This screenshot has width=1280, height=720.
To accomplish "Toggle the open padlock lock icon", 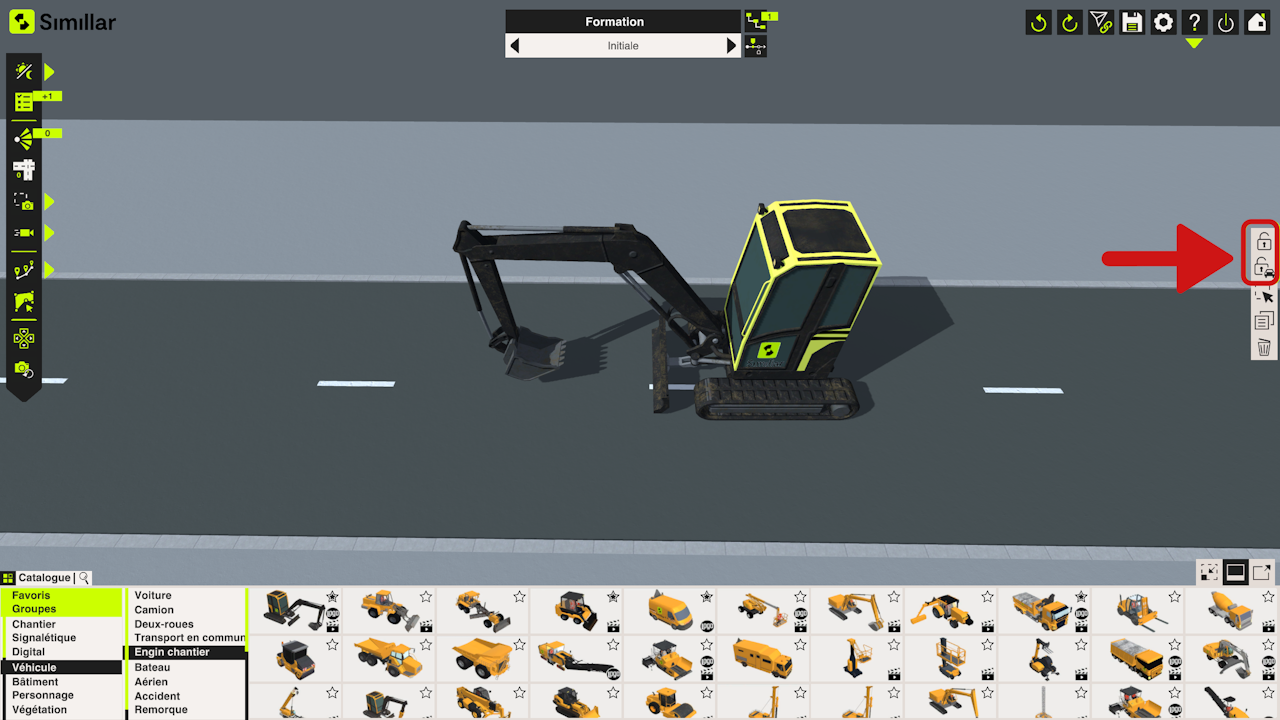I will coord(1264,241).
